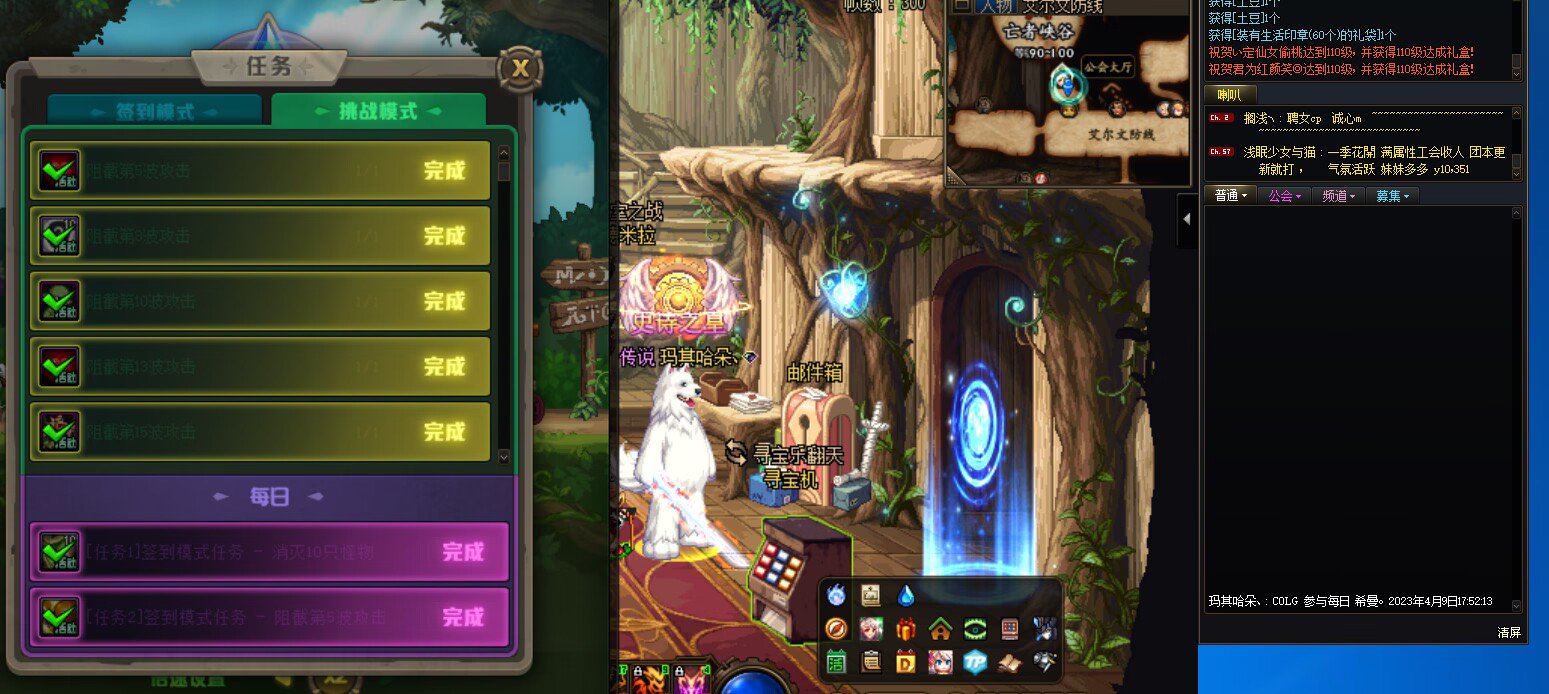Claim the 阻截第10波攻击 quest reward
Image resolution: width=1549 pixels, height=694 pixels.
444,301
